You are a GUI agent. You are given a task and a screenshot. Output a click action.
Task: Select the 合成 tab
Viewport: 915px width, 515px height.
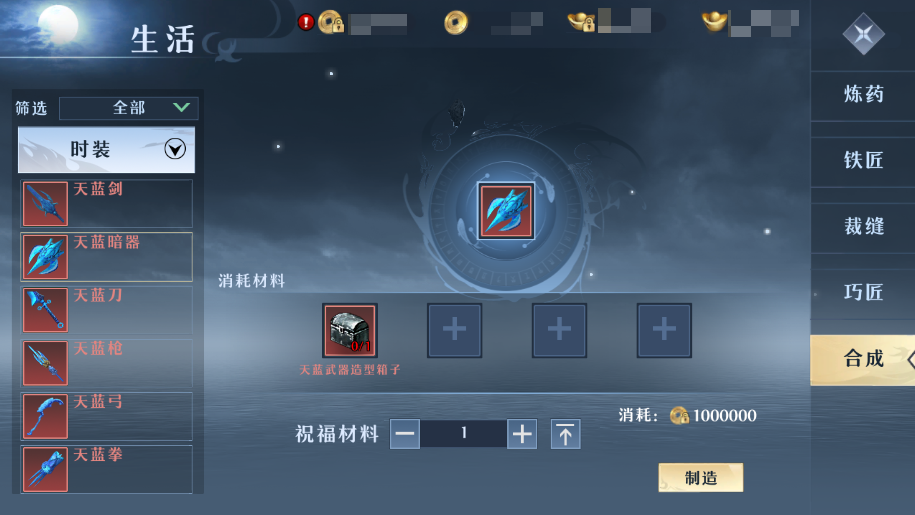click(863, 358)
